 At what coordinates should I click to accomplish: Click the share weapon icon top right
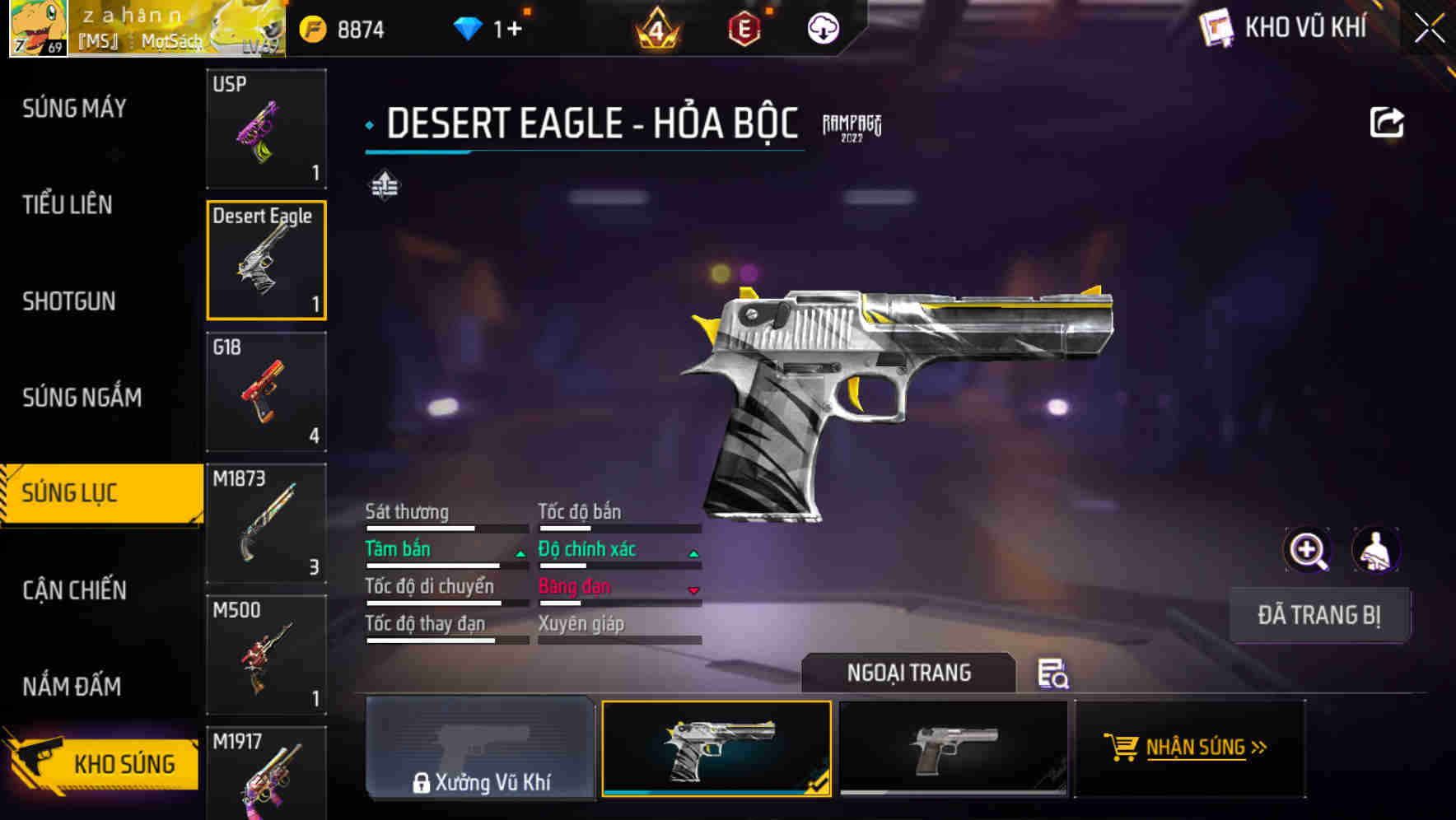1388,122
